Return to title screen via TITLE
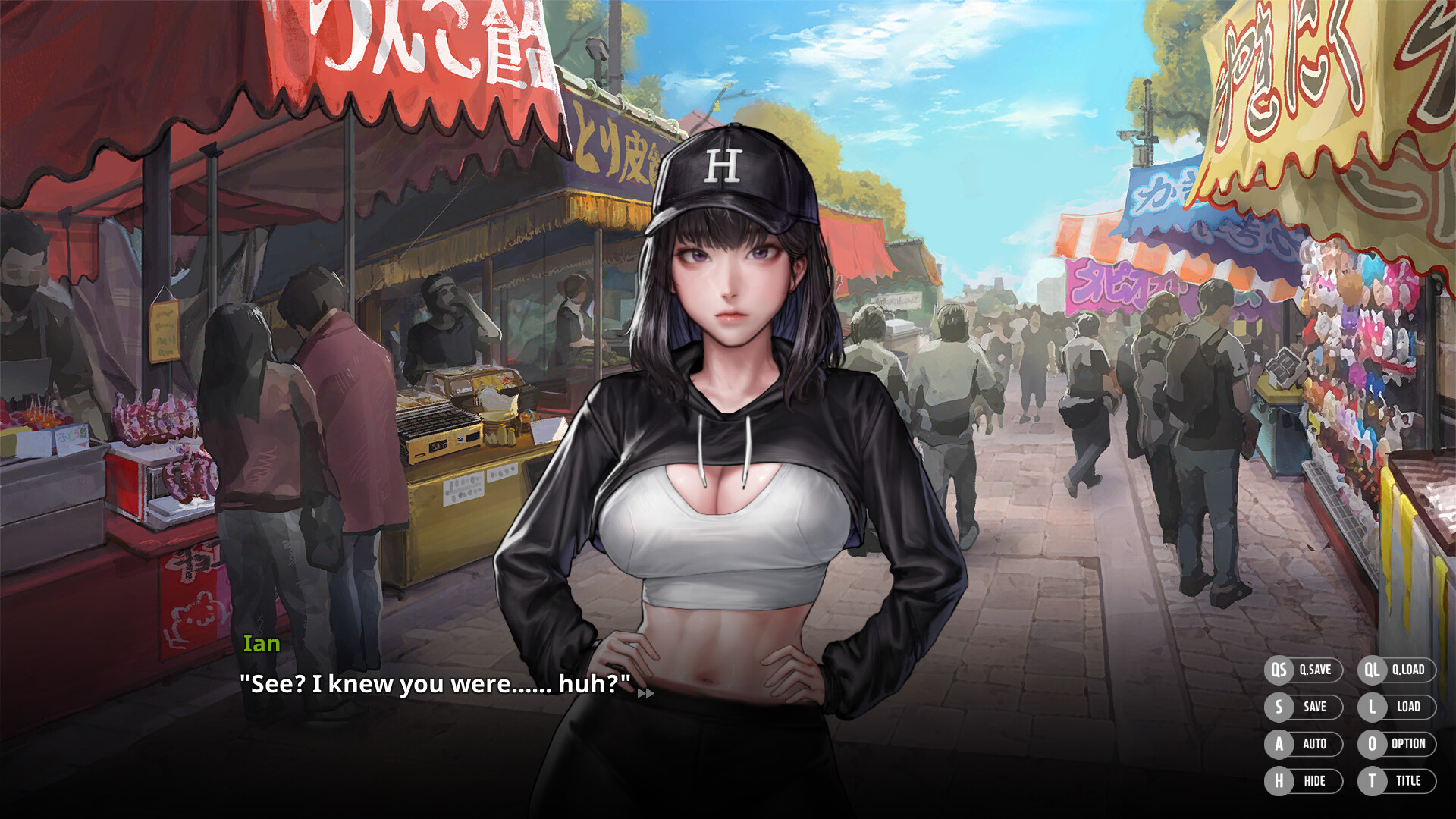 click(1409, 780)
